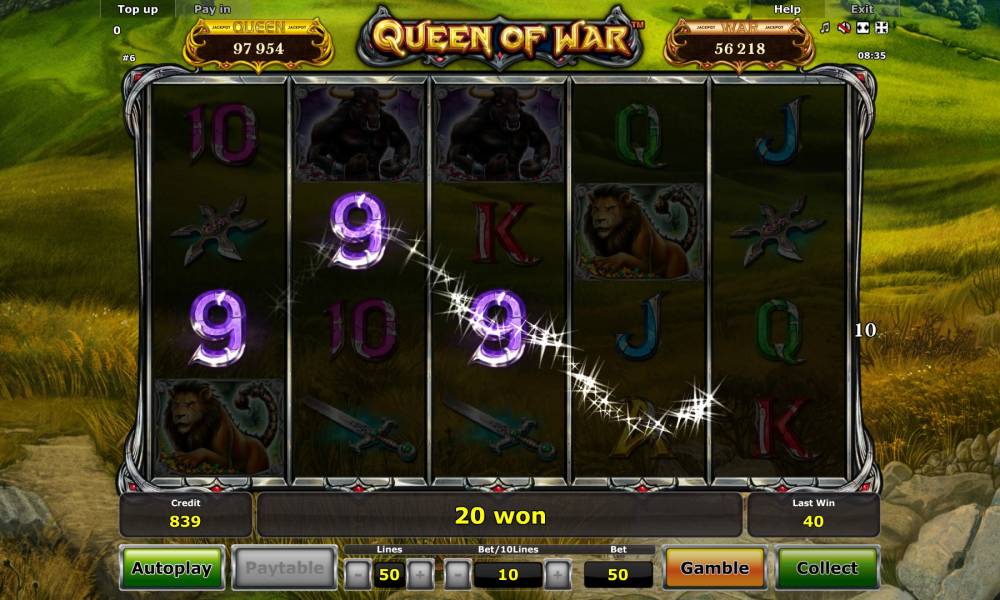The image size is (1000, 600).
Task: Open the Paytable
Action: tap(285, 568)
